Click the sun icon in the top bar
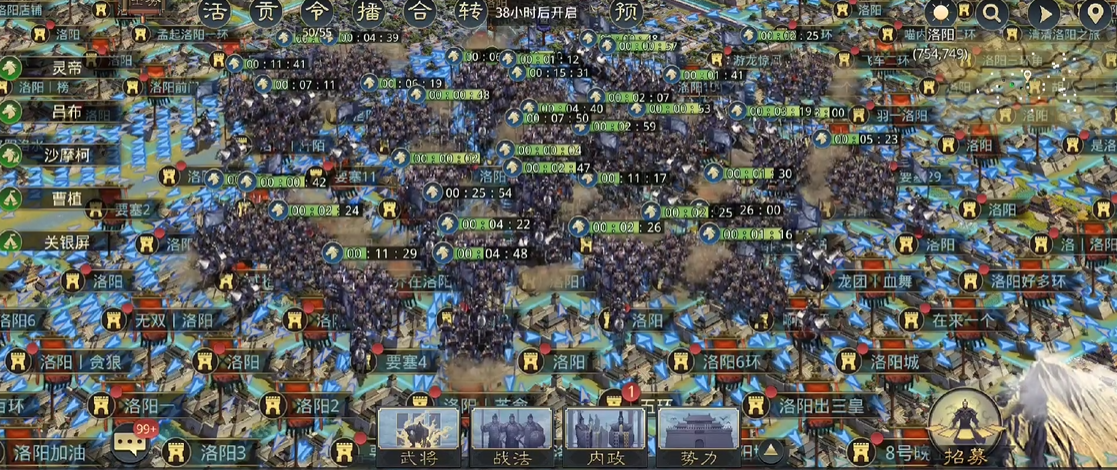The height and width of the screenshot is (470, 1117). pyautogui.click(x=941, y=14)
